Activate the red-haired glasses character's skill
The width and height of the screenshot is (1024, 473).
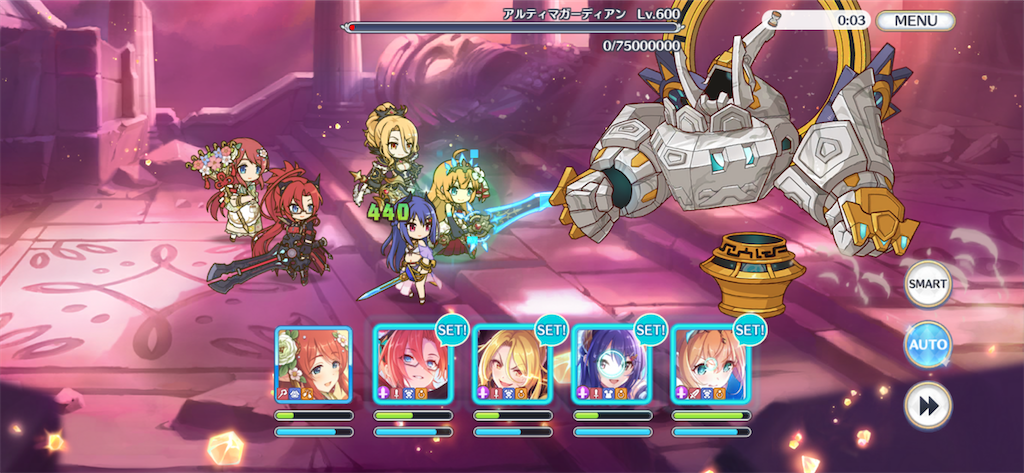pos(412,364)
